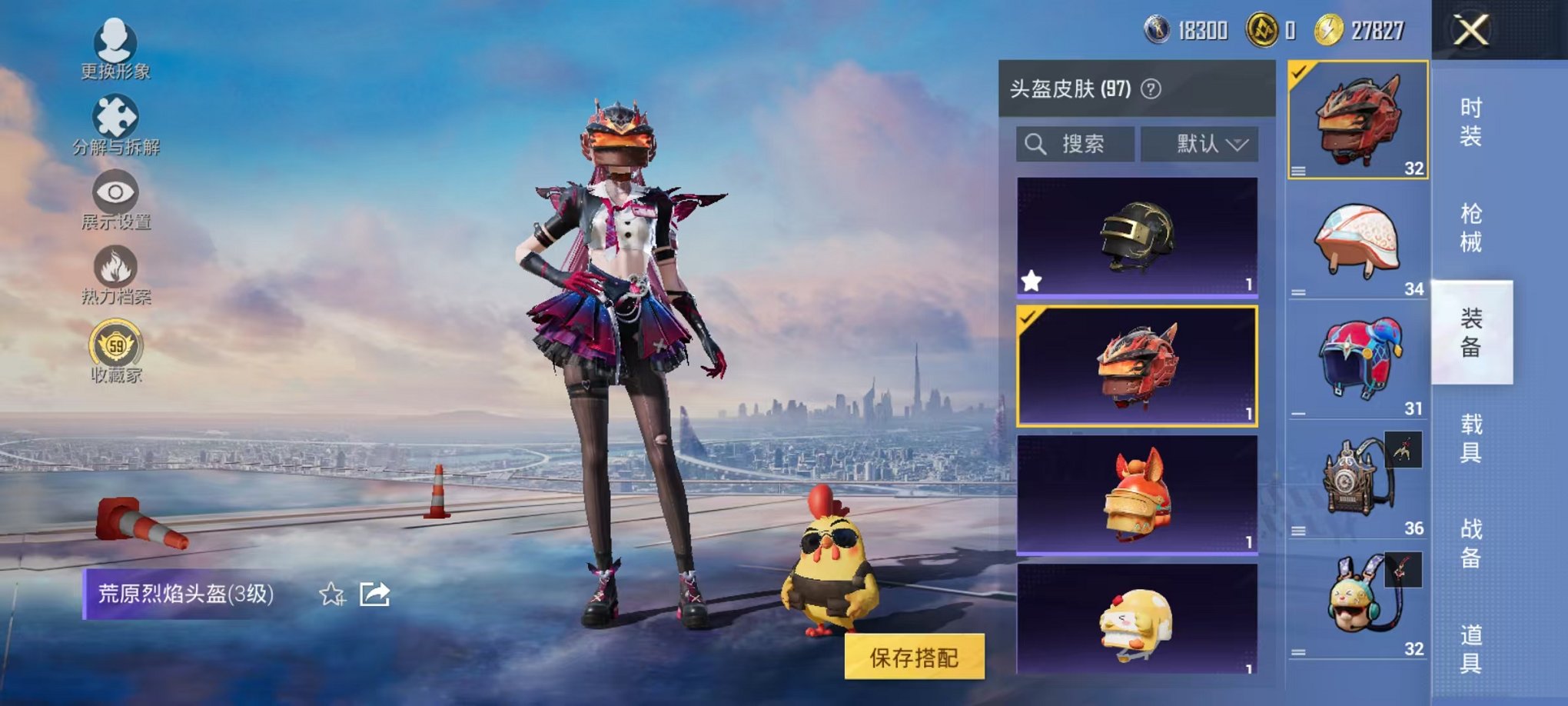Unfavorite the starred level 3 helmet

click(x=1031, y=282)
